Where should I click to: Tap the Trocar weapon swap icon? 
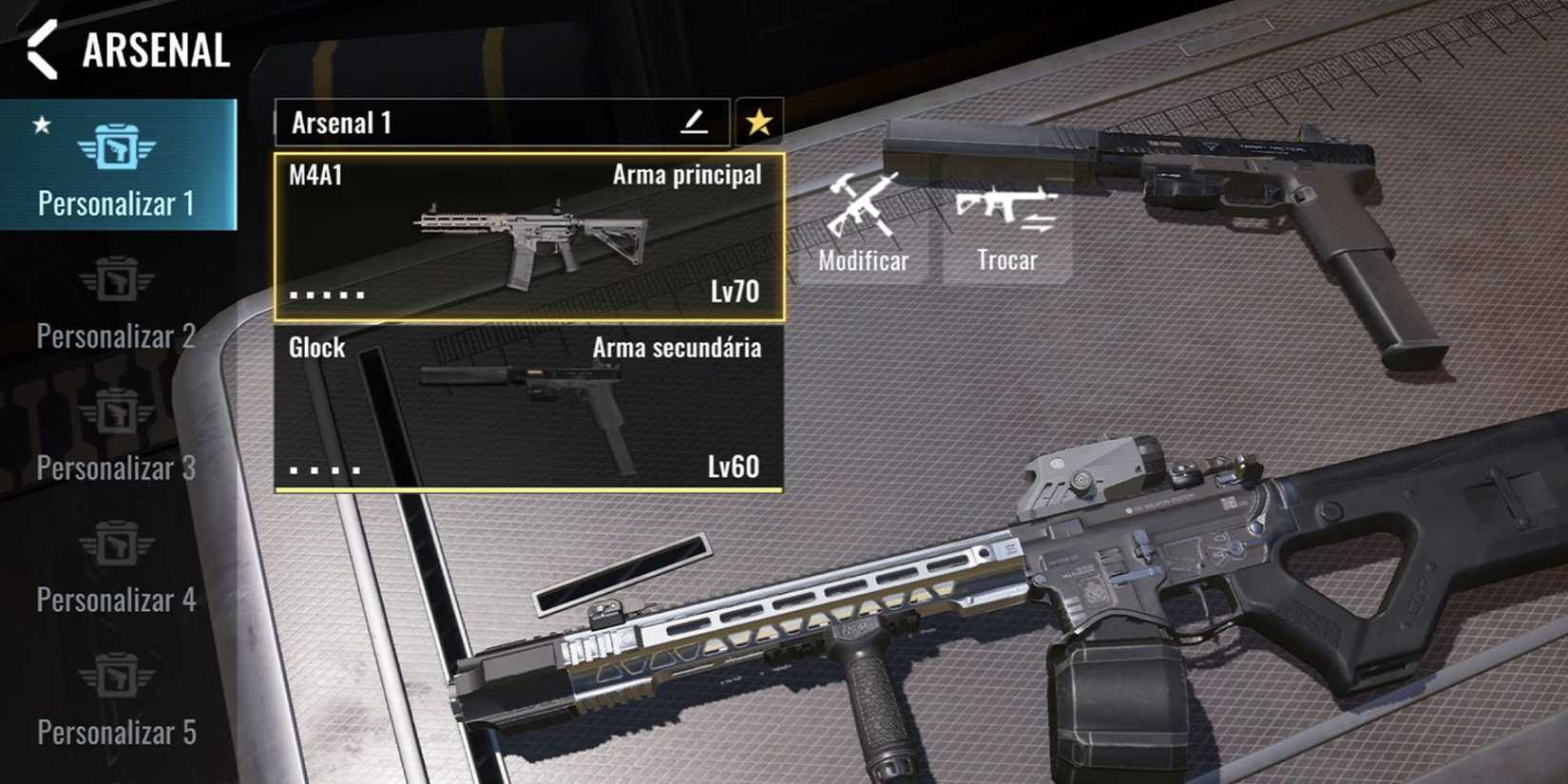click(1006, 210)
